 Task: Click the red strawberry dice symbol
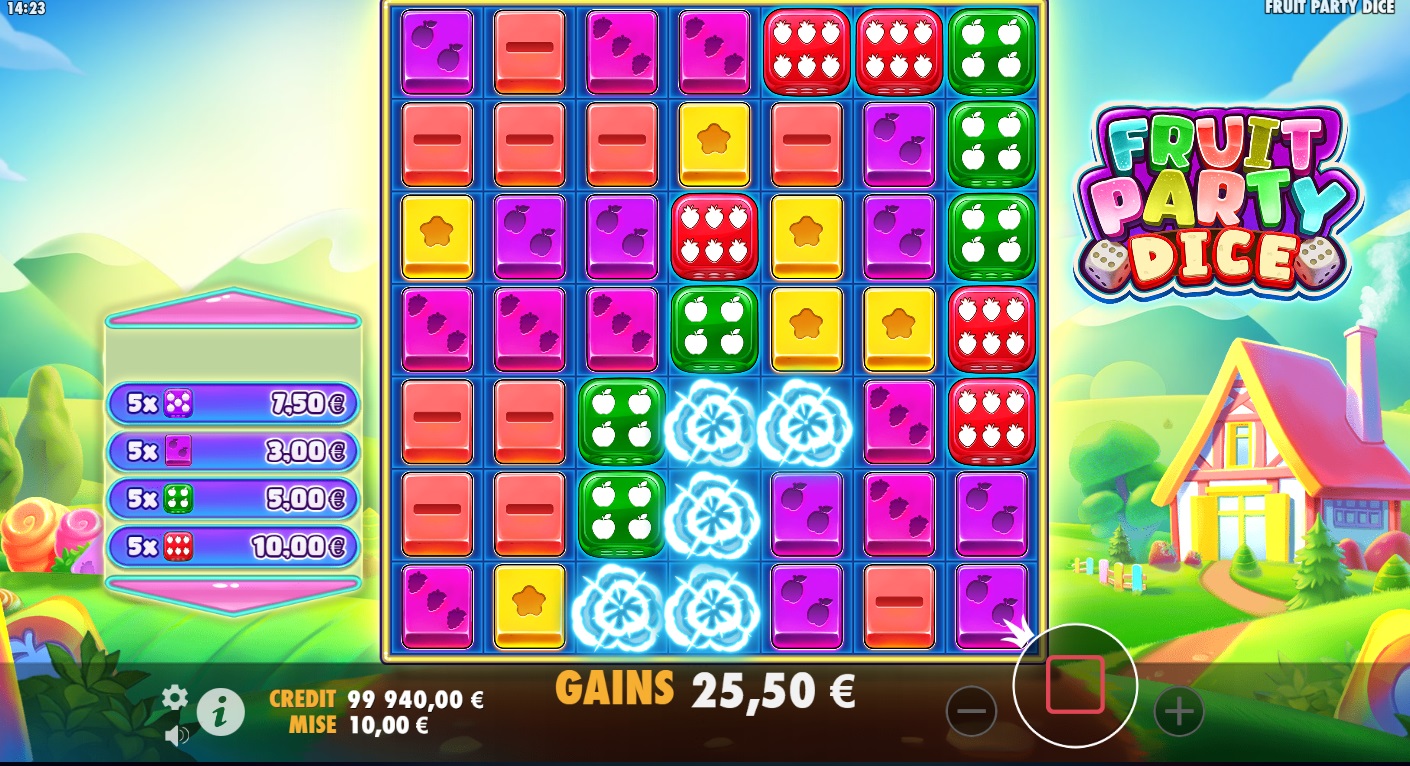(806, 50)
